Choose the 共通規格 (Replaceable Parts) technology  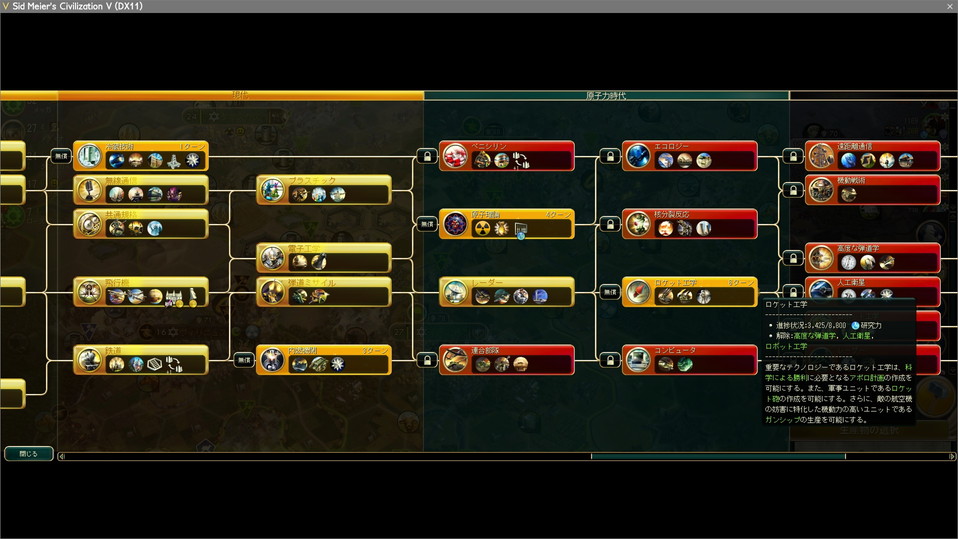pos(141,224)
